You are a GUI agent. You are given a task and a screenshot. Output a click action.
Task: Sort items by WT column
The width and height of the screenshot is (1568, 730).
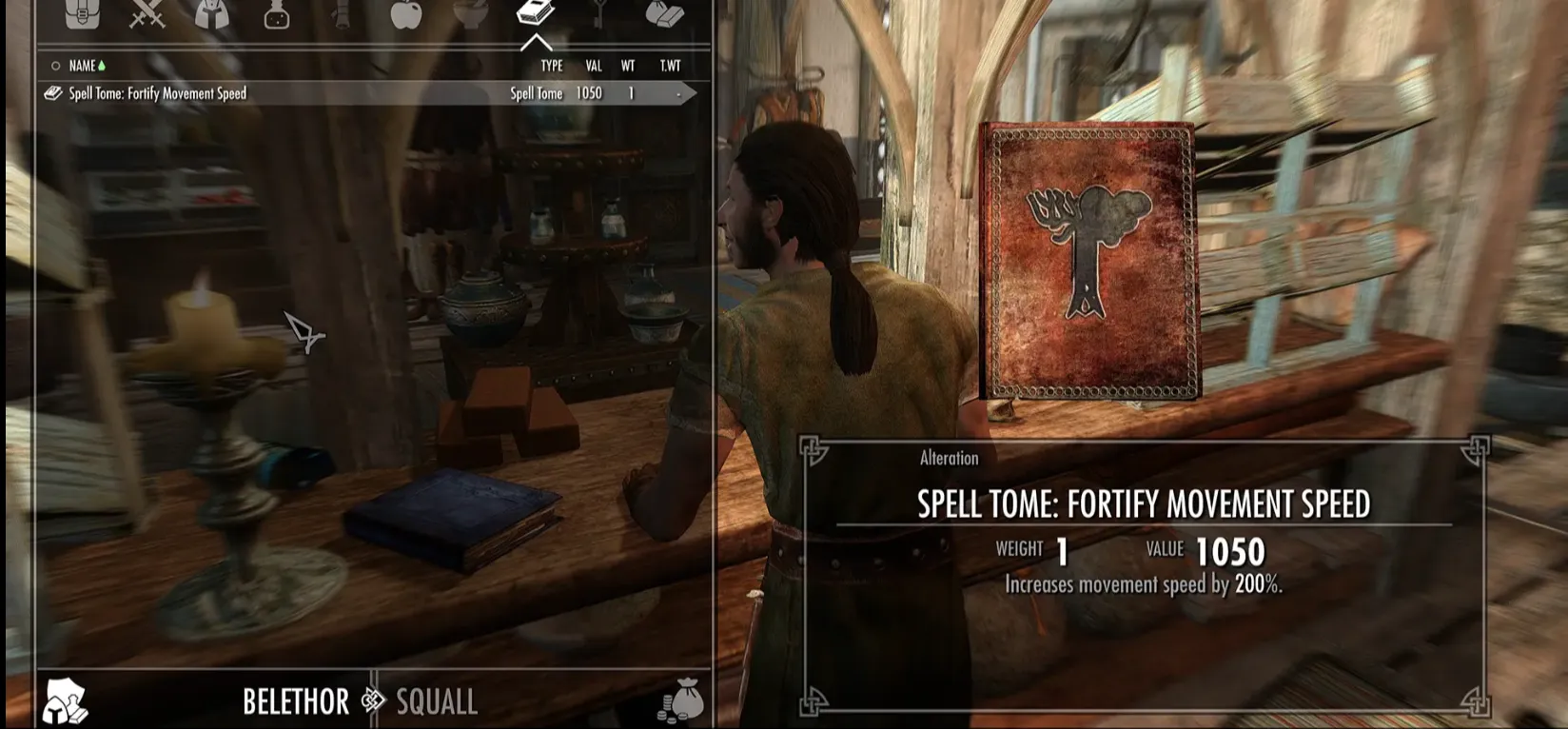[628, 66]
